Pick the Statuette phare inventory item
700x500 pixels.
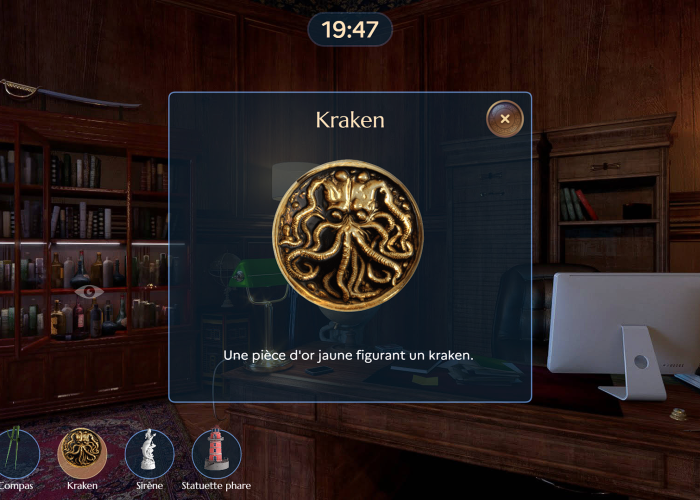(x=216, y=452)
